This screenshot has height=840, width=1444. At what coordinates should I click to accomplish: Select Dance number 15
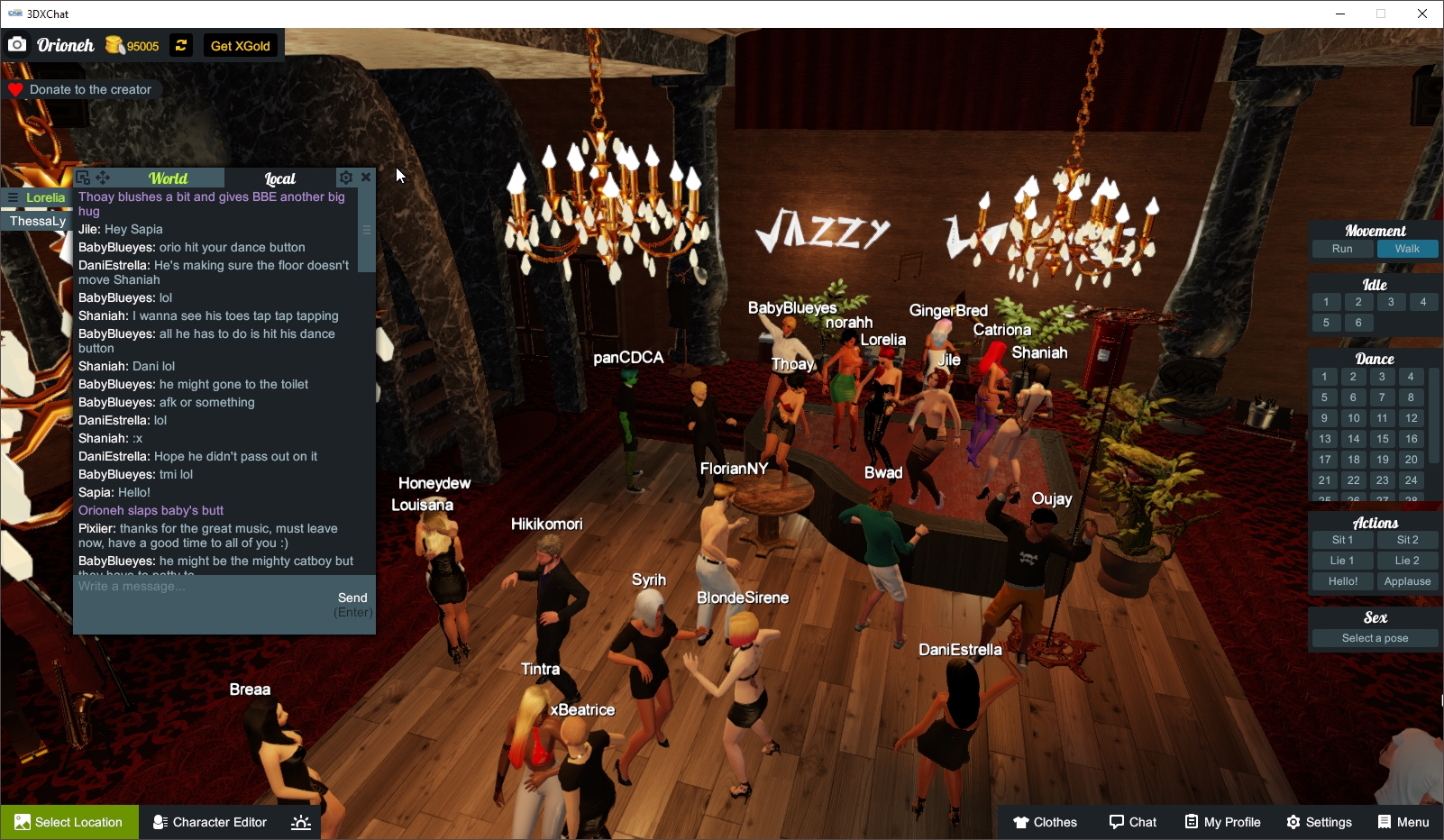click(x=1382, y=439)
